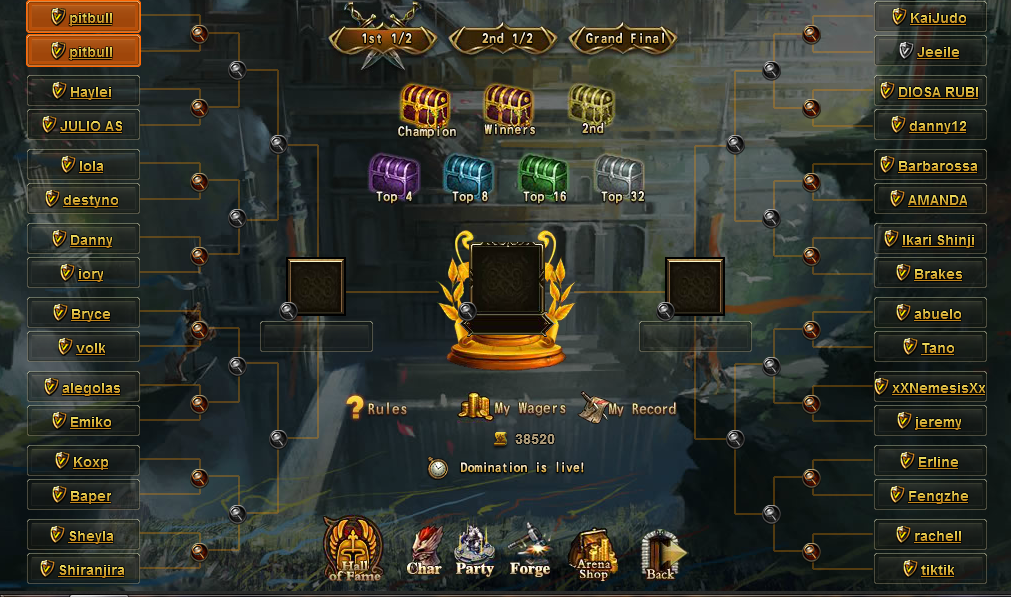
Task: Check the Top 32 silver chest
Action: pos(617,177)
